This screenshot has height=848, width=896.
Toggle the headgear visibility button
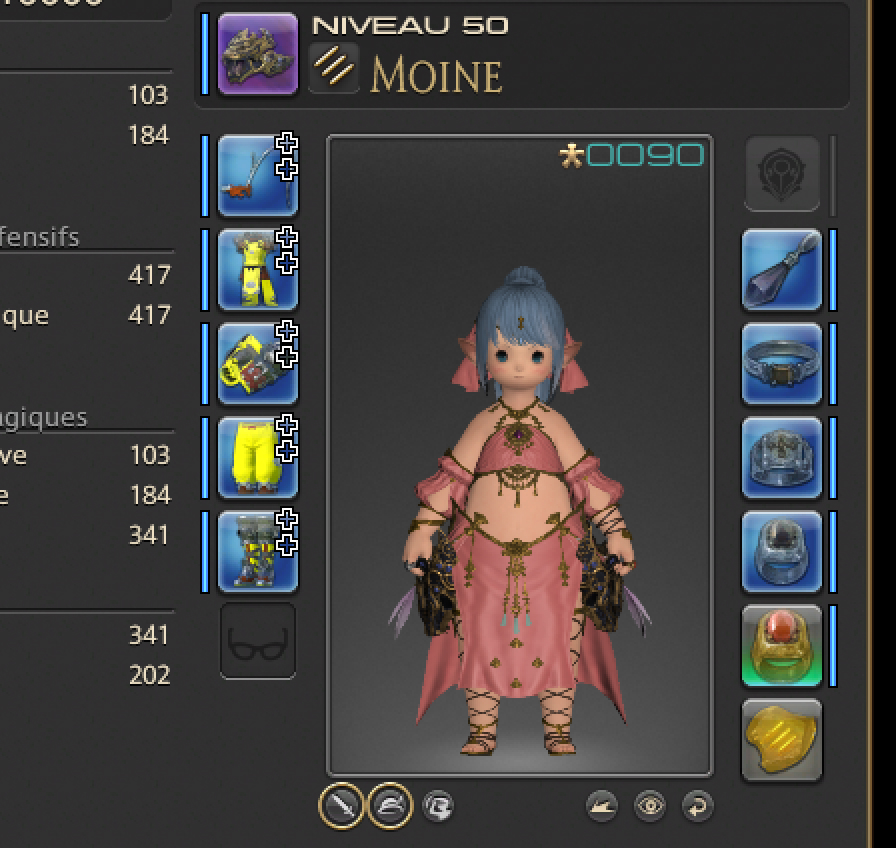click(389, 805)
